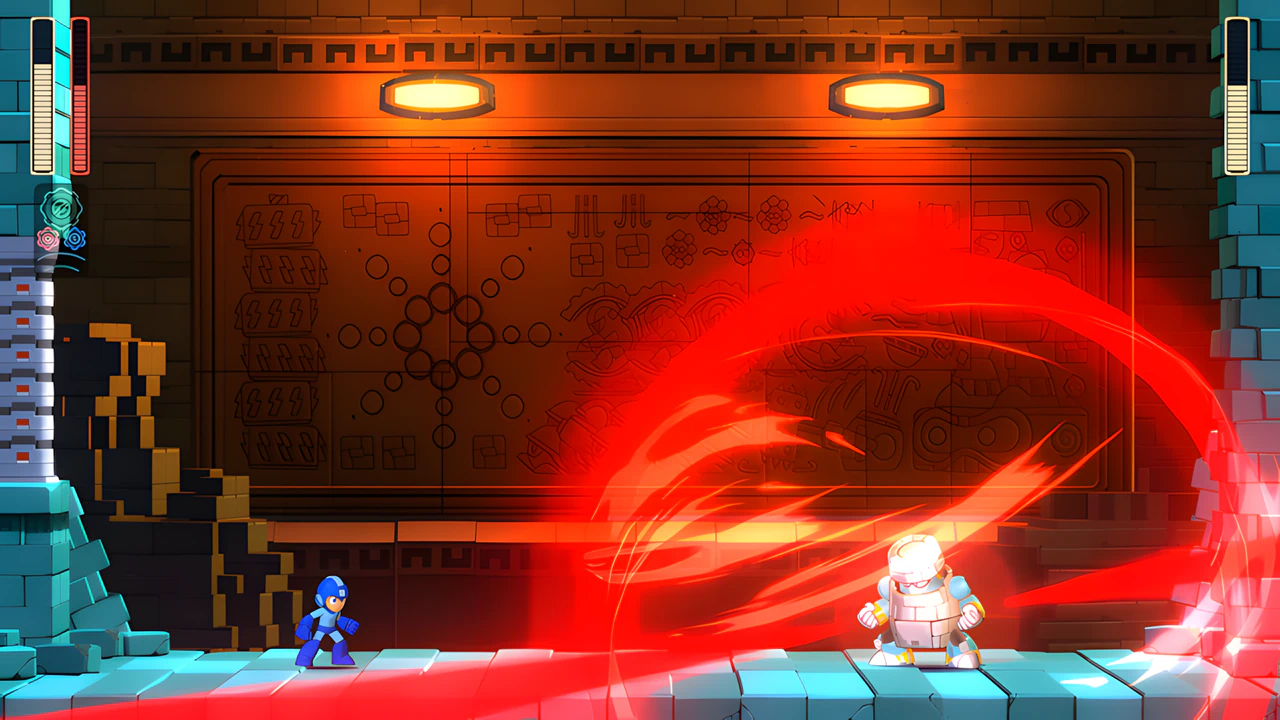Viewport: 1280px width, 720px height.
Task: Toggle the Speed Gear flower emblem
Action: point(74,238)
